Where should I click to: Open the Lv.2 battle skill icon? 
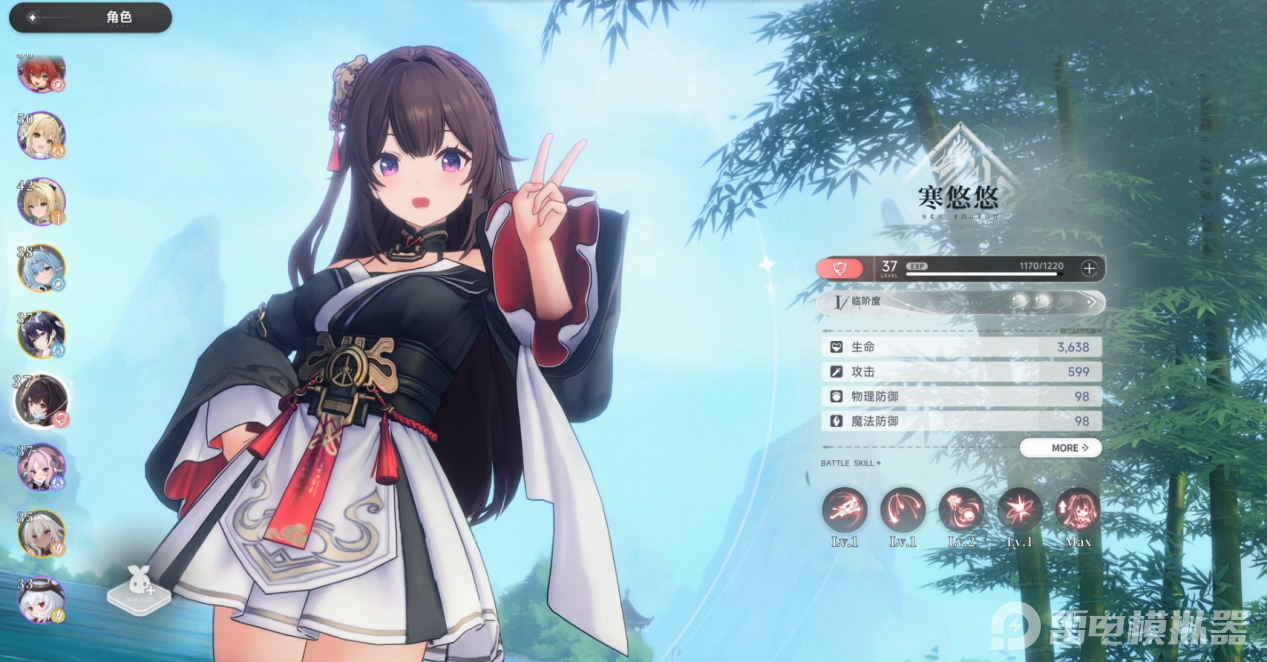coord(960,511)
